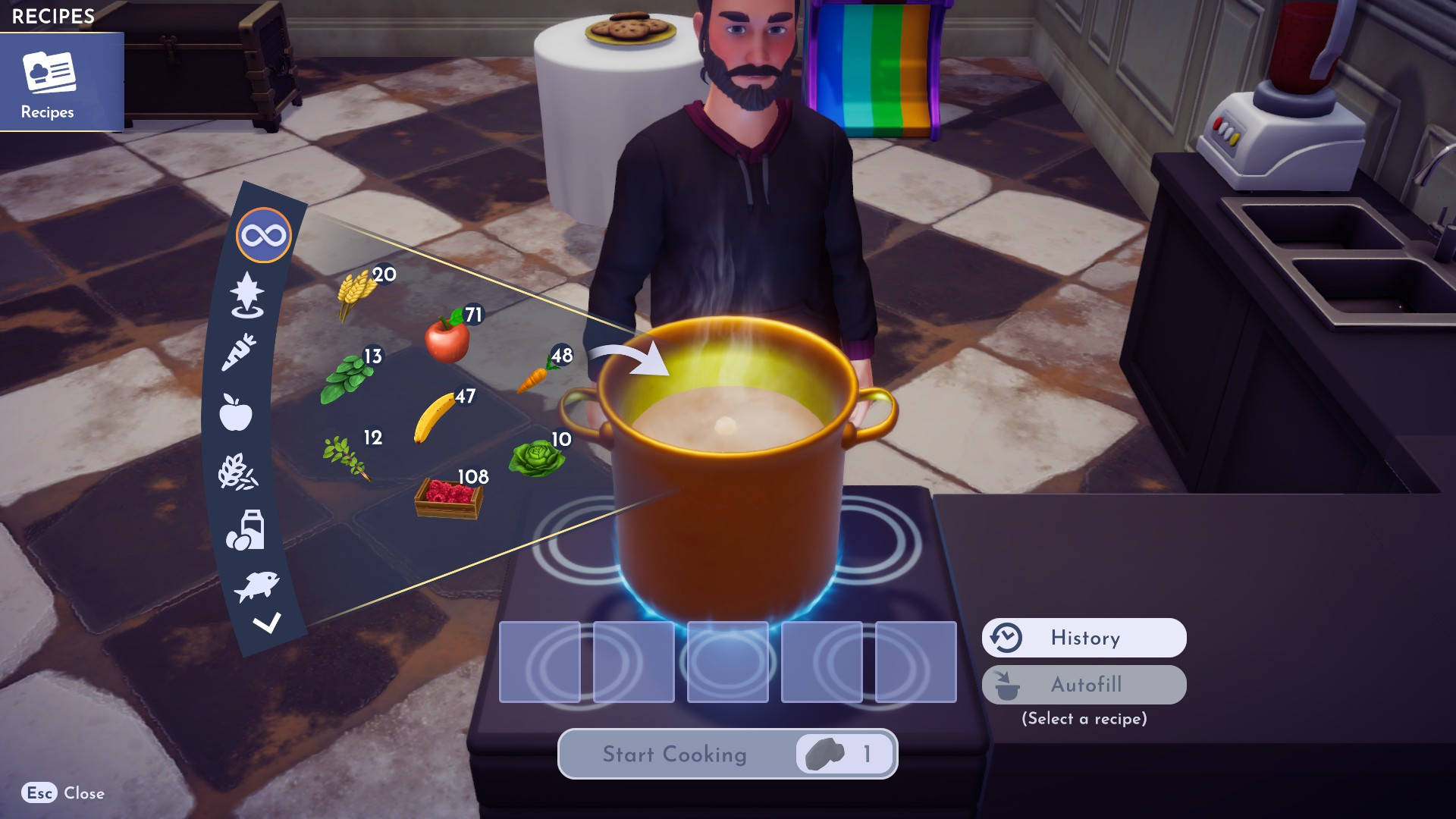Open the cooking History

[x=1083, y=638]
